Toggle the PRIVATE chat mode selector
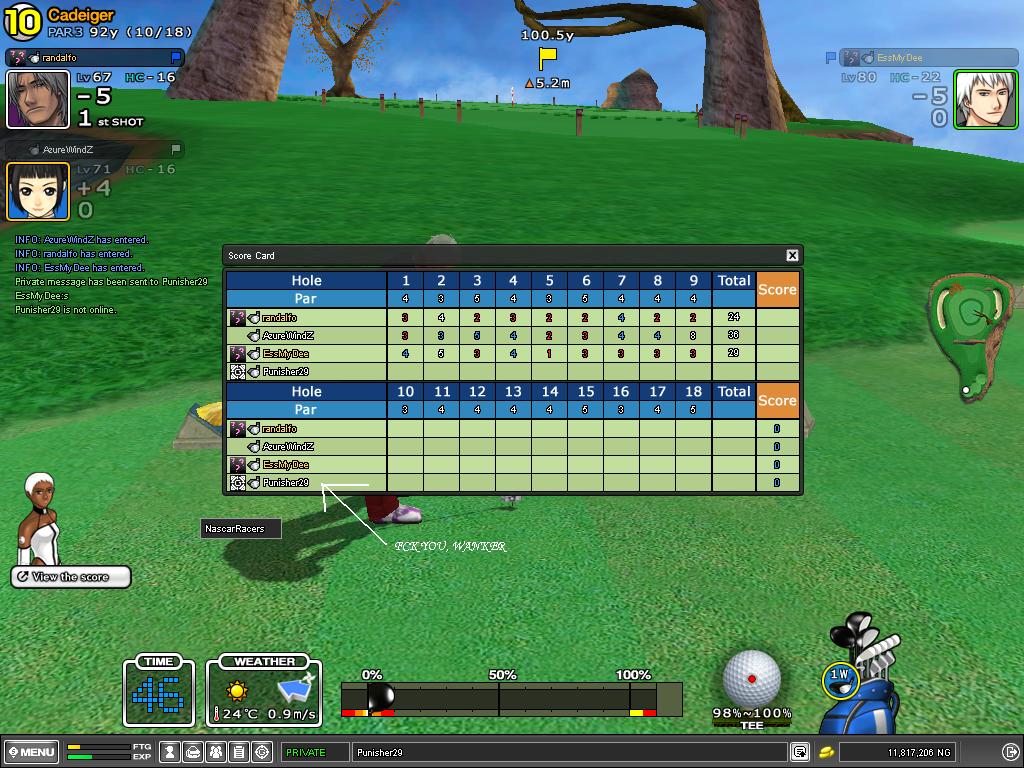The image size is (1024, 768). click(x=314, y=752)
